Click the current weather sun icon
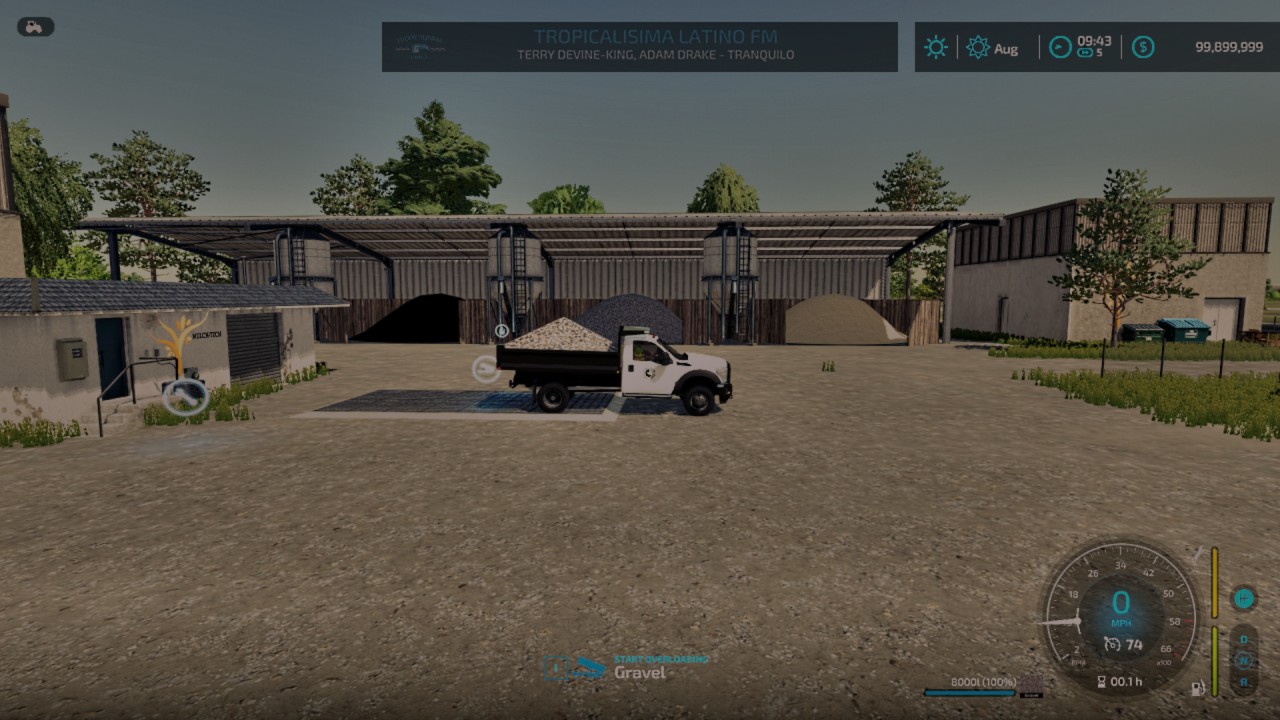Screen dimensions: 1280x720 (x=935, y=46)
